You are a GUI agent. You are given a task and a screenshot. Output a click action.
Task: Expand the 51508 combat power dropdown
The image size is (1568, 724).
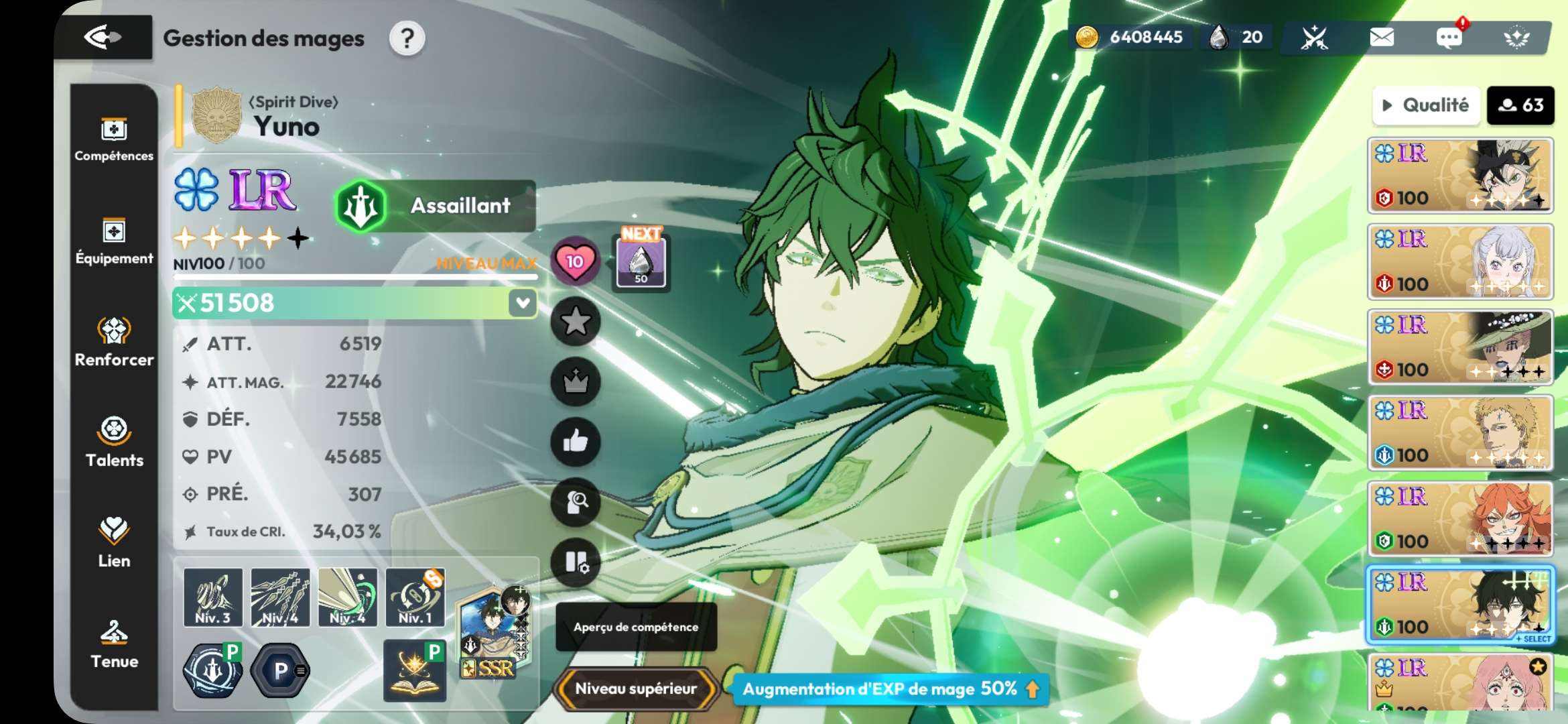(x=523, y=303)
